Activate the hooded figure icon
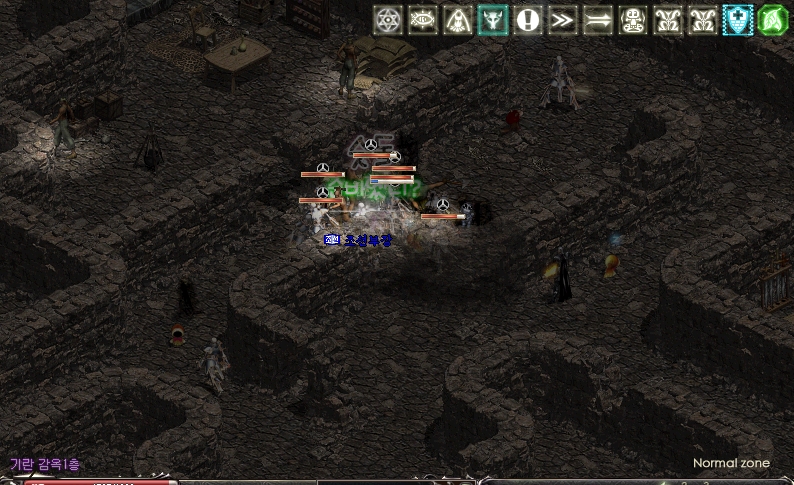The height and width of the screenshot is (485, 794). coord(458,20)
